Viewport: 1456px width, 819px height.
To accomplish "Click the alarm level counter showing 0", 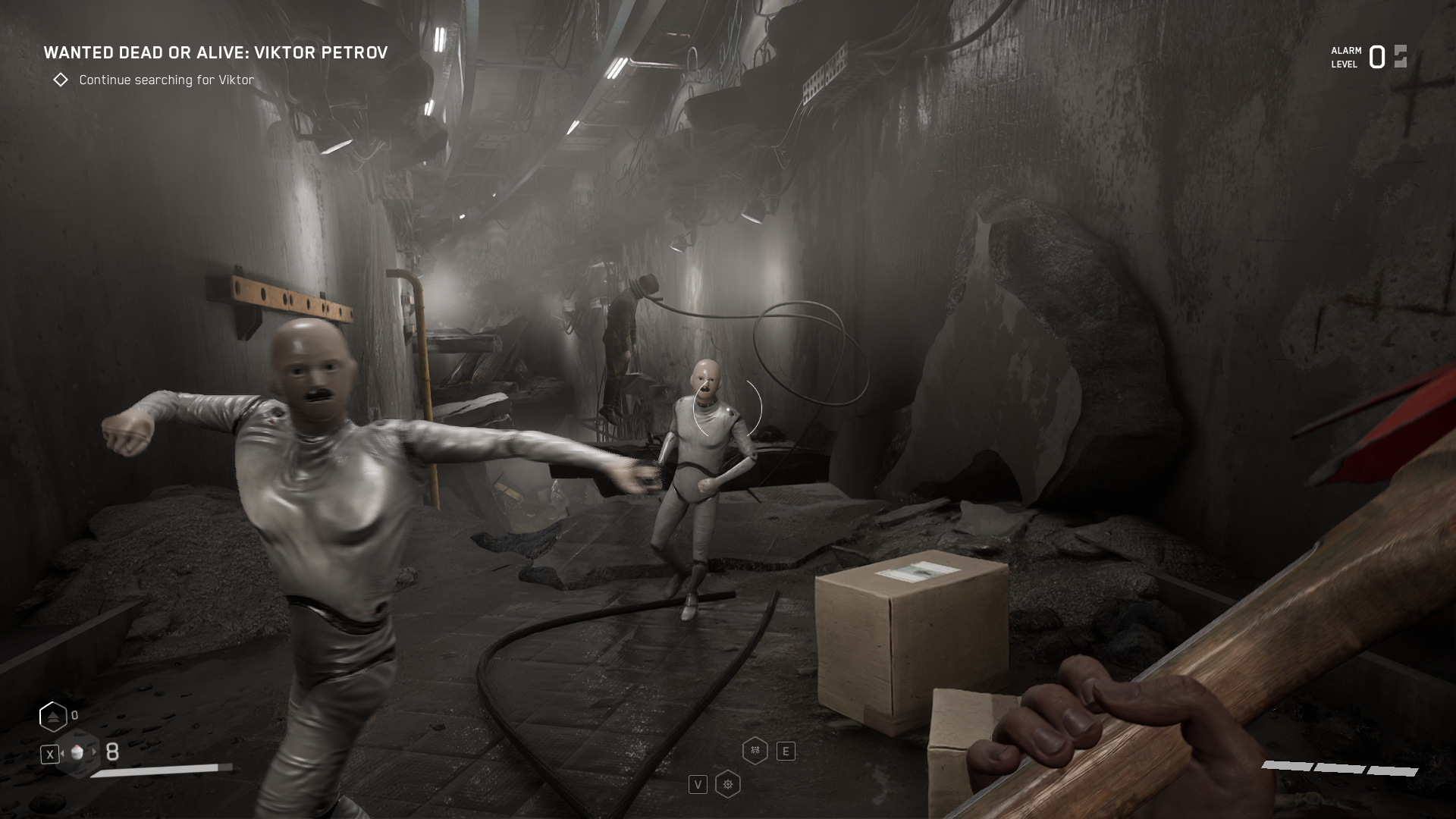I will pos(1376,57).
